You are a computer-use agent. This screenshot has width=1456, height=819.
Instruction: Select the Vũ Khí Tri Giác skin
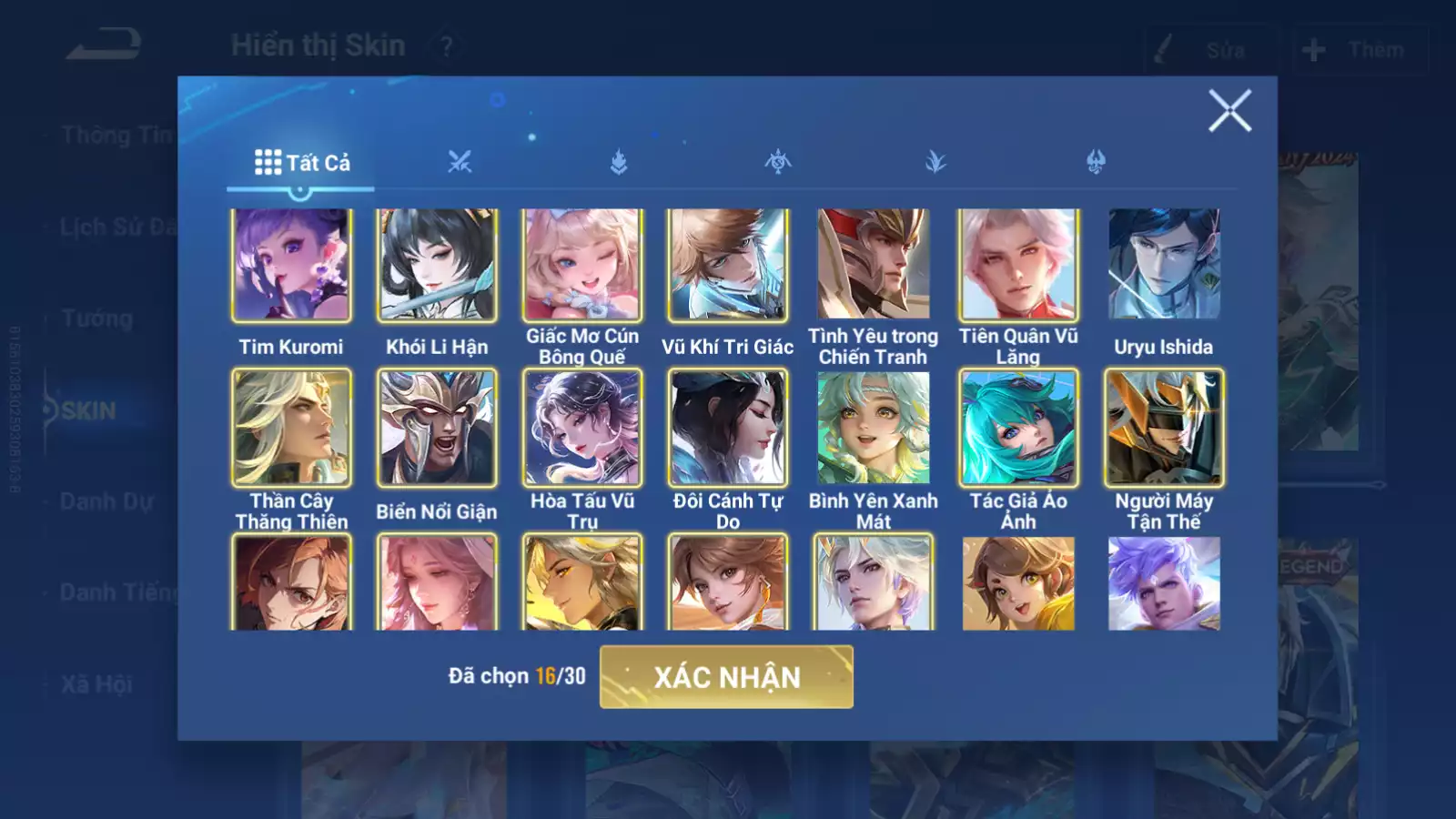728,265
